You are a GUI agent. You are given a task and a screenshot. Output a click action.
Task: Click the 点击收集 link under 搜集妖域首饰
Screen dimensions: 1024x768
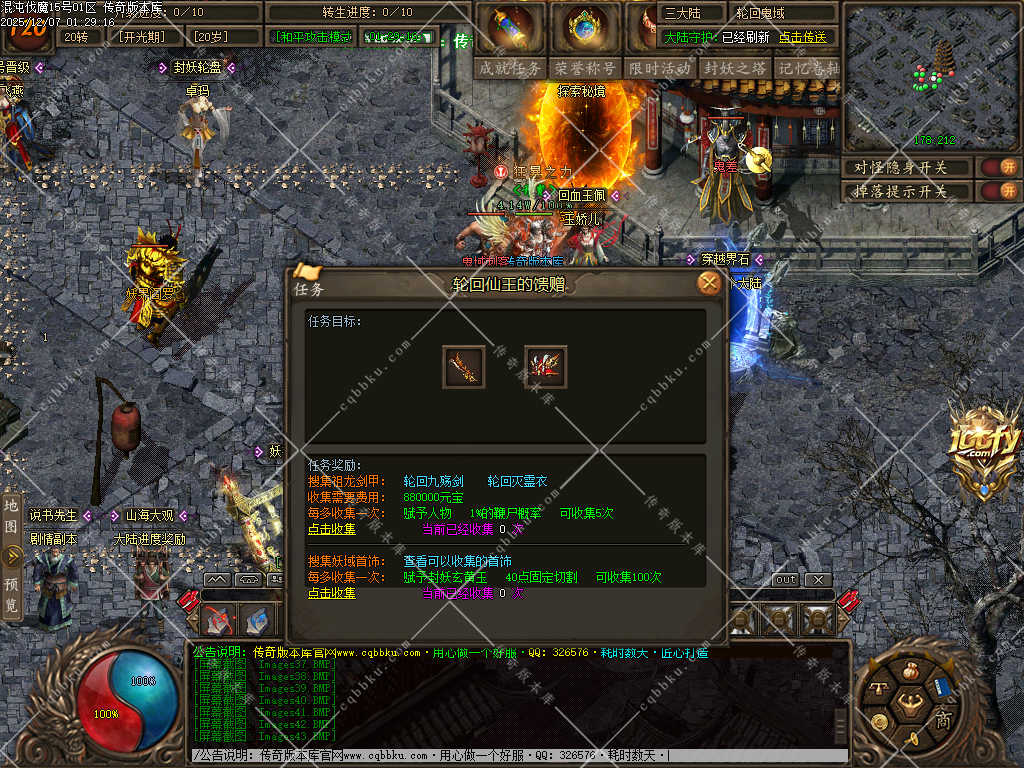pyautogui.click(x=331, y=593)
